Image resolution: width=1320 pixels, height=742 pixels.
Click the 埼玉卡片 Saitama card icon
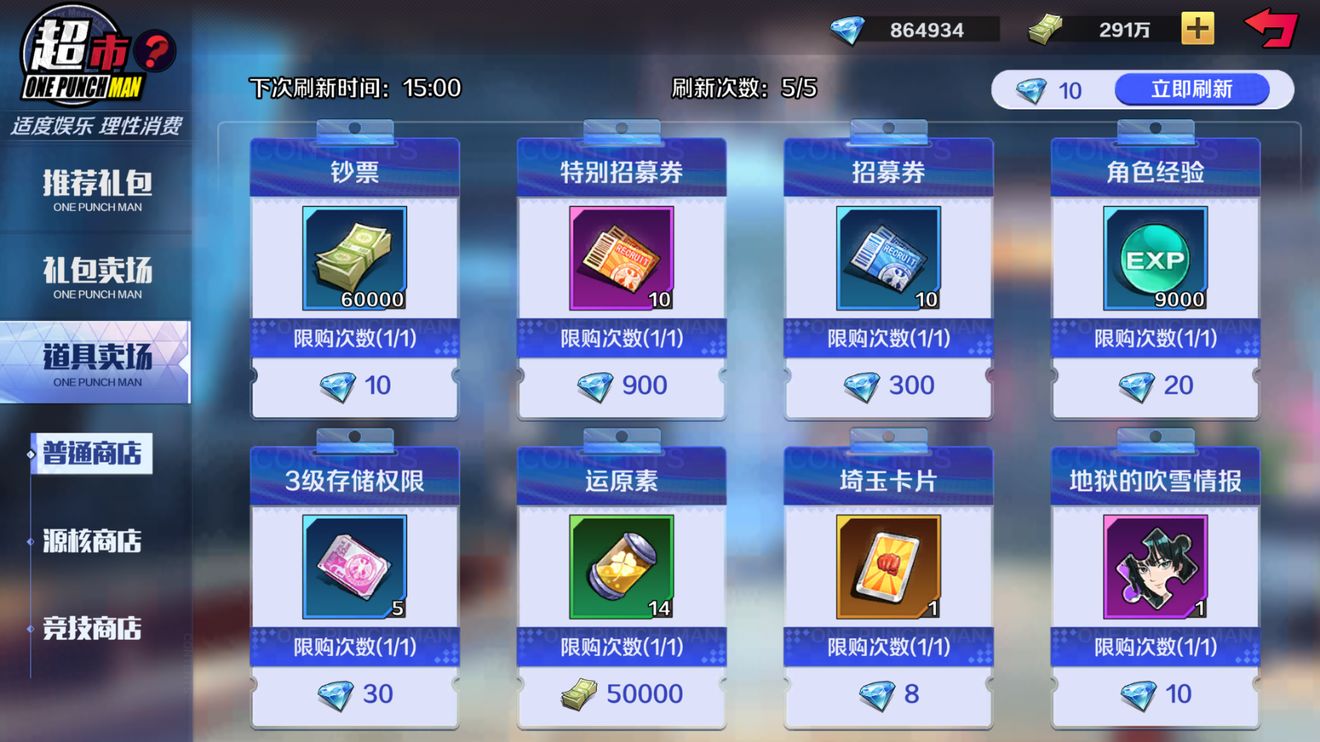point(888,566)
